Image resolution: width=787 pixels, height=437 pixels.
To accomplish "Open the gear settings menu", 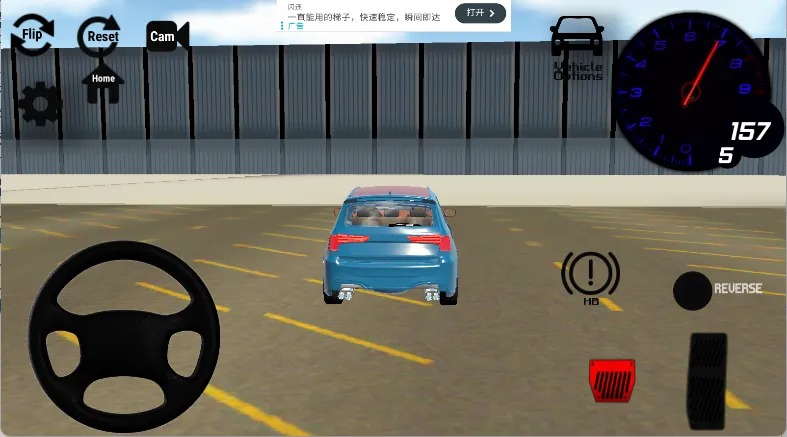I will (41, 103).
